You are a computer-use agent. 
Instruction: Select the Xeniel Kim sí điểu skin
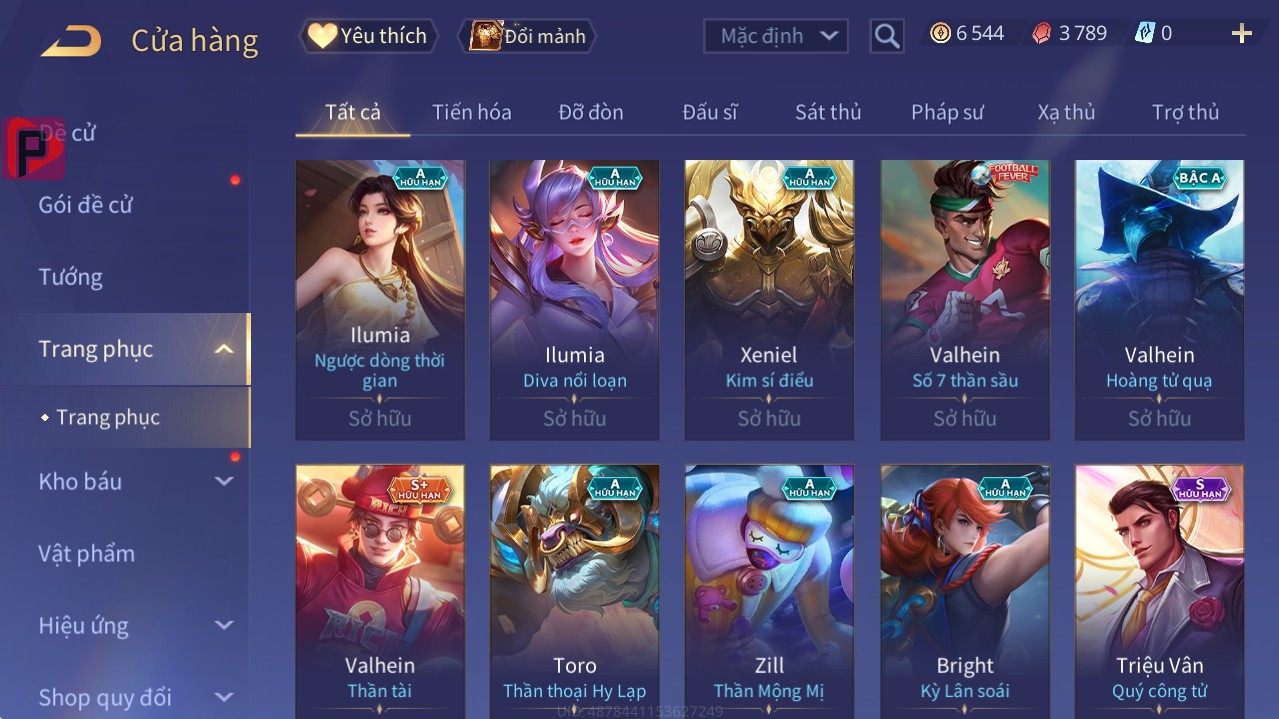tap(769, 300)
